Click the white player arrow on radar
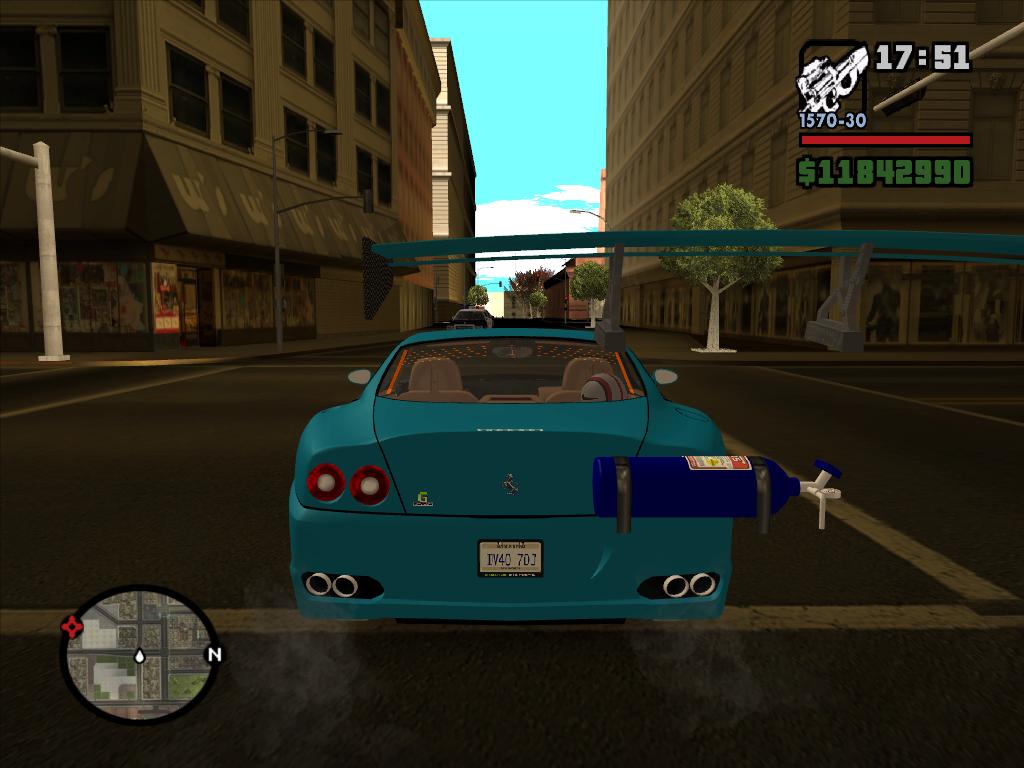The height and width of the screenshot is (768, 1024). coord(139,656)
